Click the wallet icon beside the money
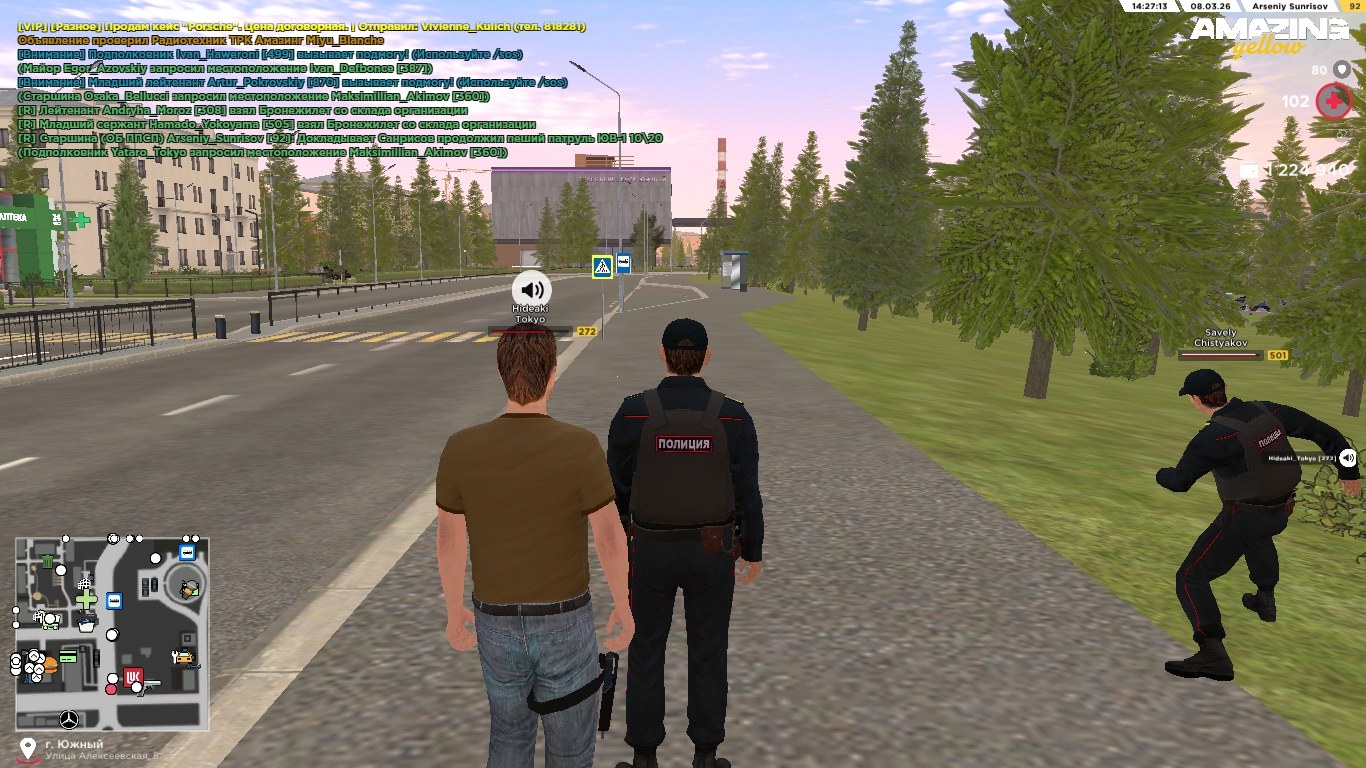Viewport: 1366px width, 768px height. tap(1249, 170)
